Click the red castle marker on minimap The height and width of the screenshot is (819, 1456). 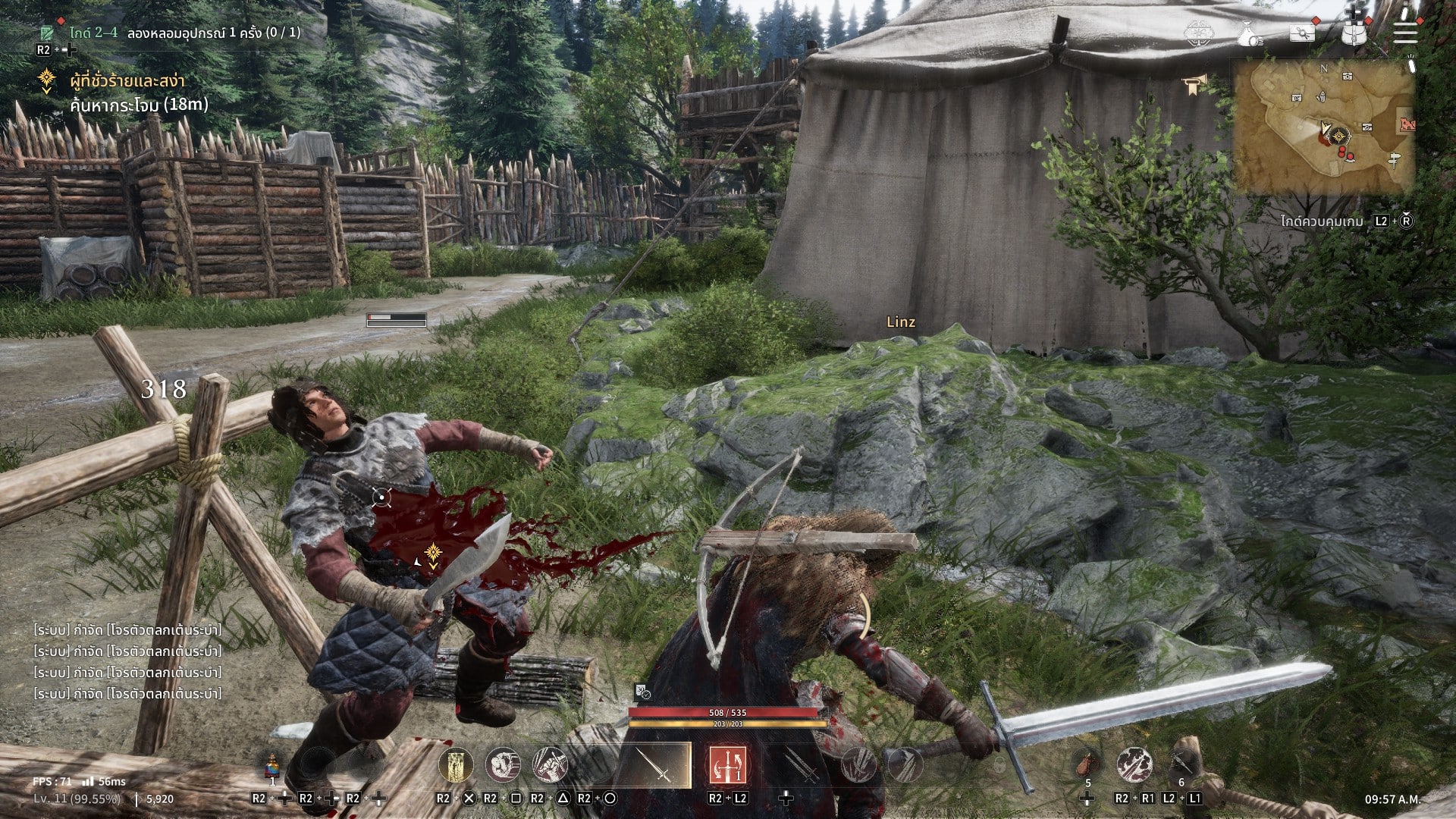(1407, 124)
